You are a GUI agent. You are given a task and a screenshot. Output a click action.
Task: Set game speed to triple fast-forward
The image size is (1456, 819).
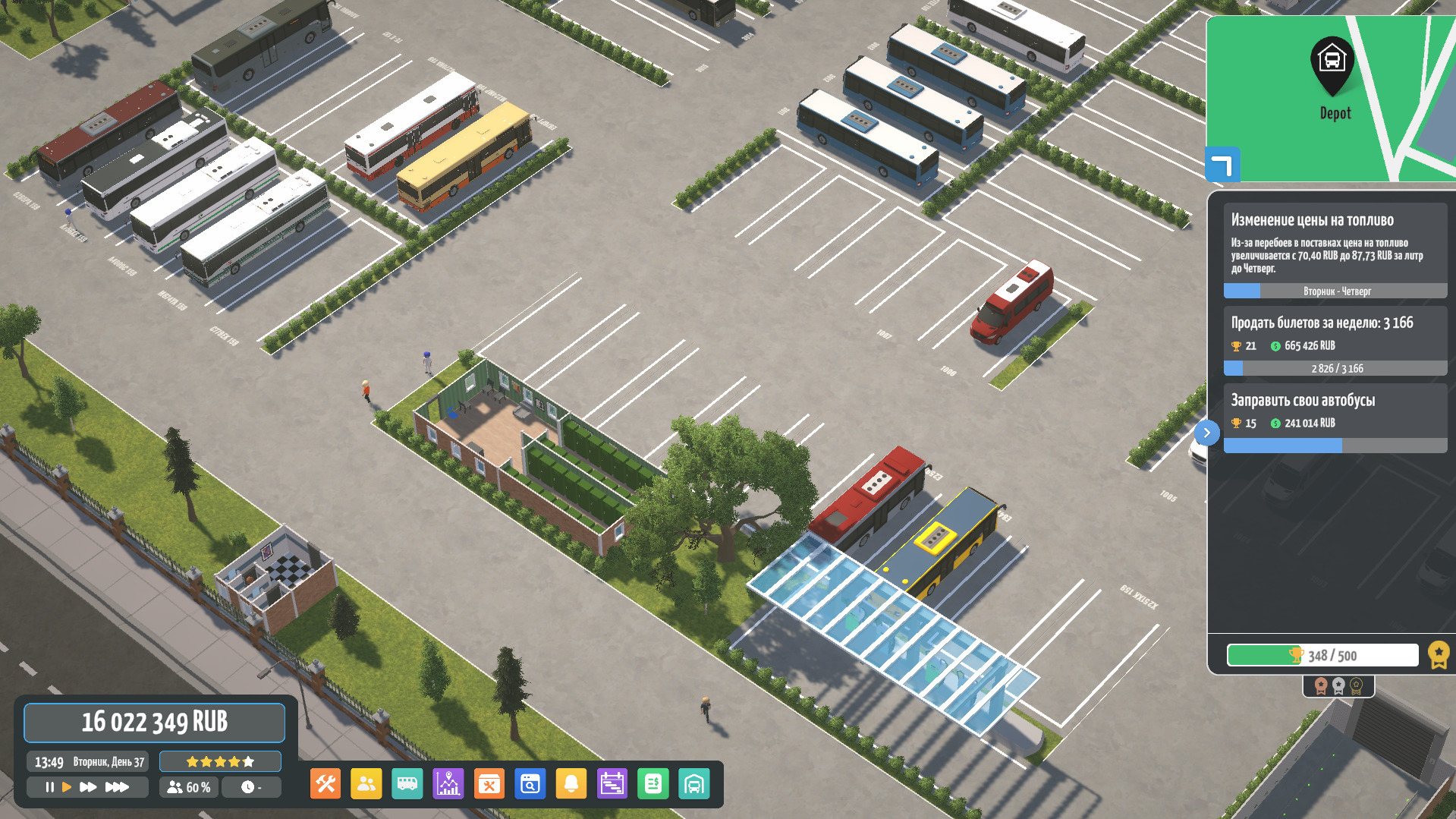(x=117, y=787)
